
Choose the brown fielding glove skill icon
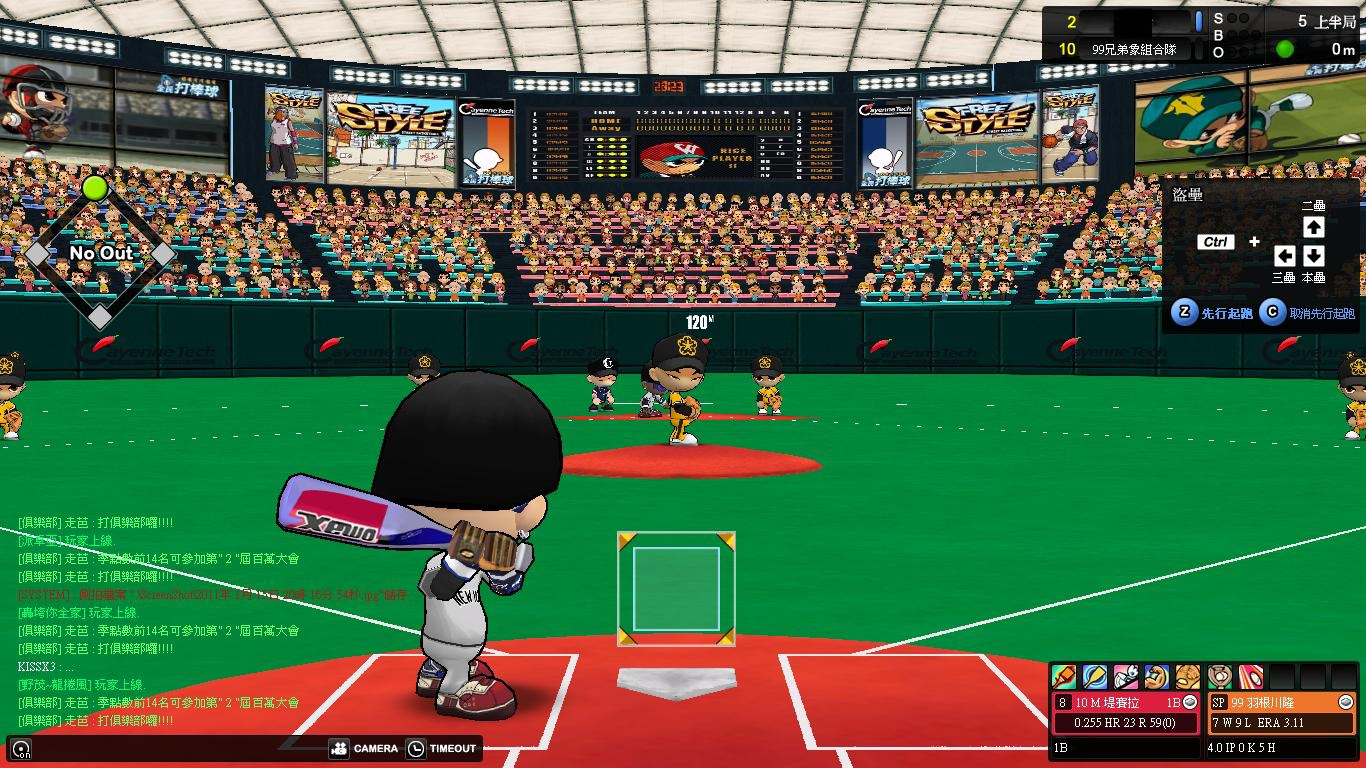click(x=1188, y=677)
